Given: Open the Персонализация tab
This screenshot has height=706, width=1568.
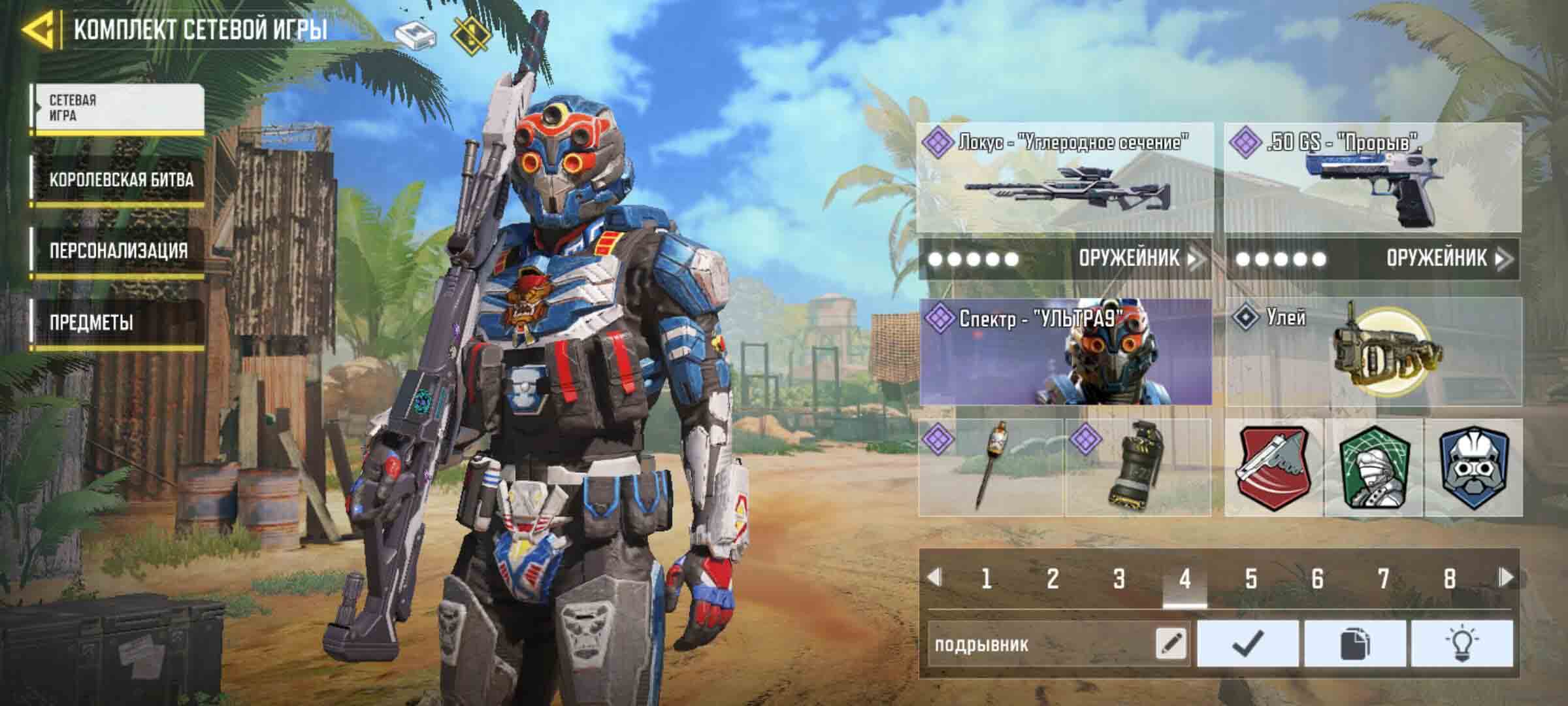Looking at the screenshot, I should click(119, 251).
